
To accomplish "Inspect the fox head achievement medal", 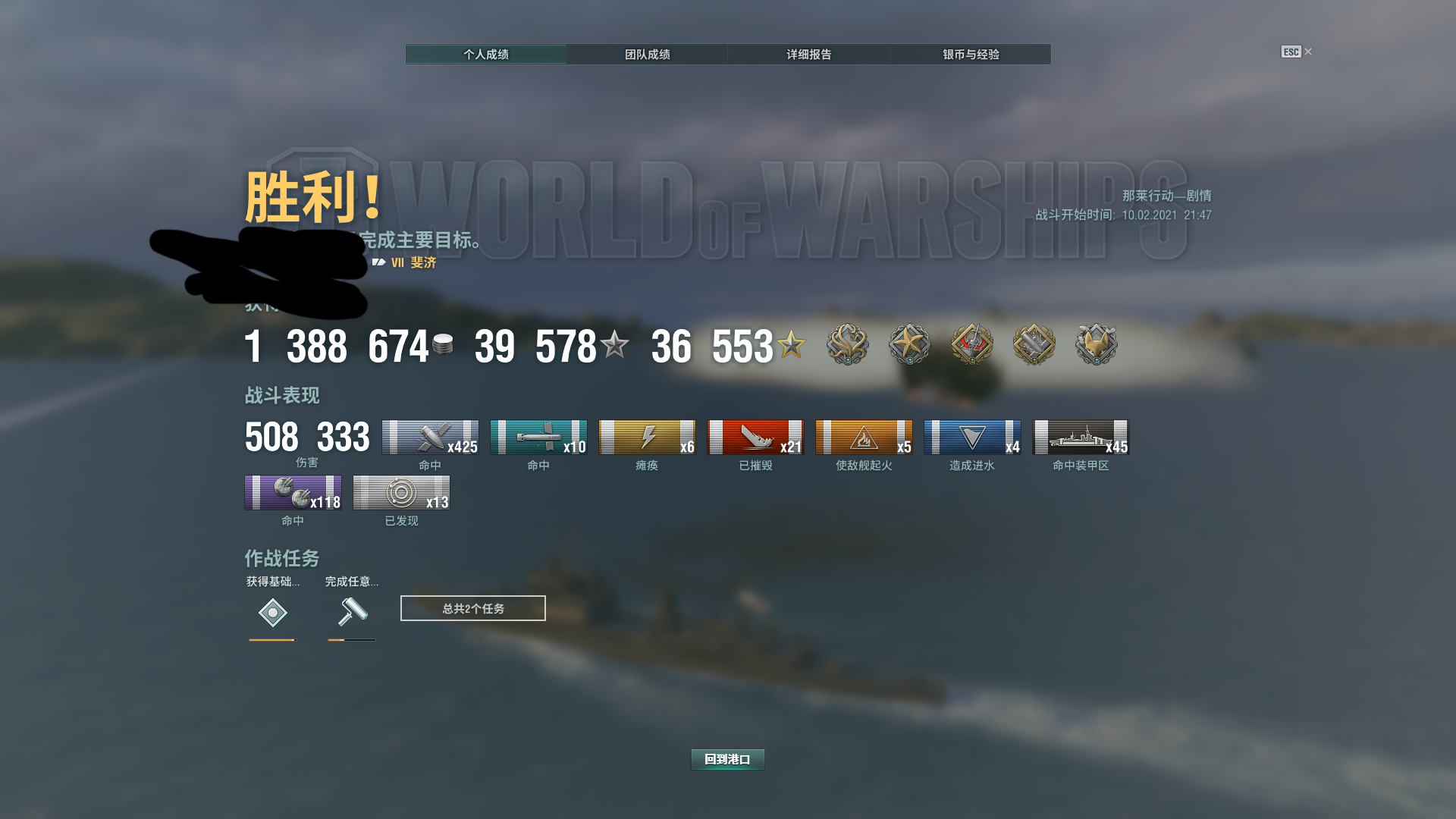I will pos(1096,344).
